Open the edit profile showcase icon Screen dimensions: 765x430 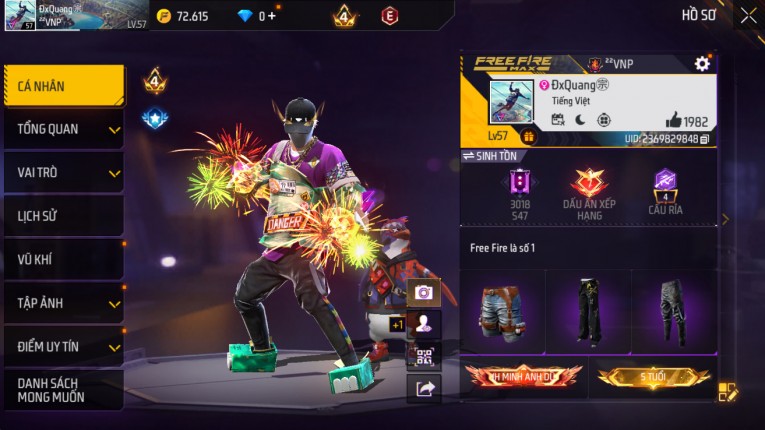point(727,392)
